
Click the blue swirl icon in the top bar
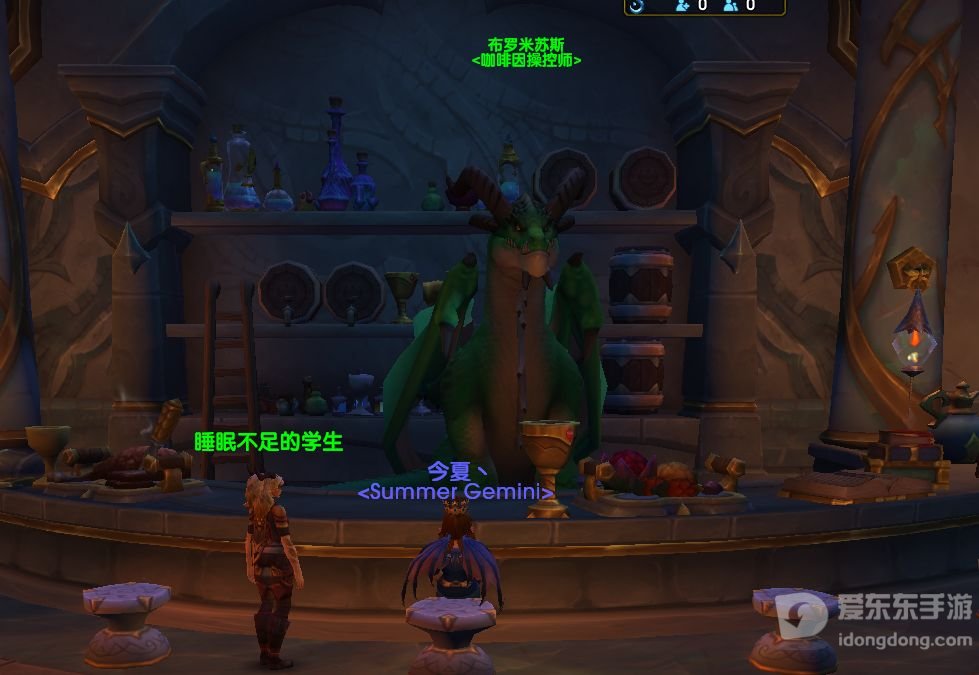click(x=636, y=5)
